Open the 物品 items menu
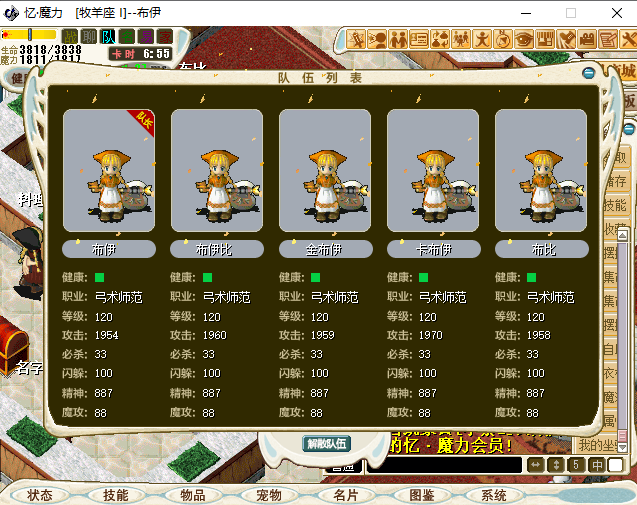This screenshot has height=505, width=637. coord(192,495)
